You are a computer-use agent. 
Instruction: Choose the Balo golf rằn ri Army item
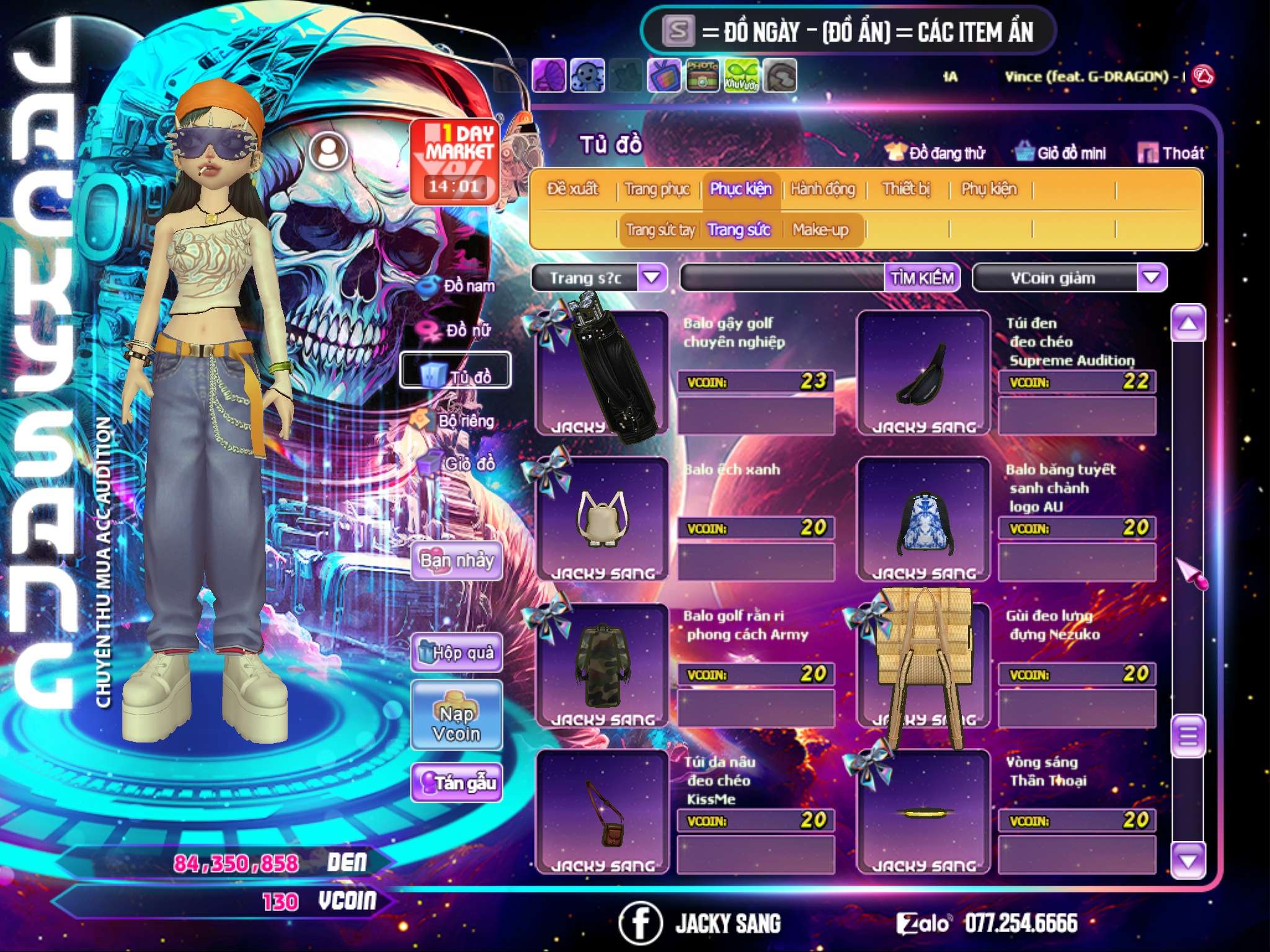click(602, 666)
